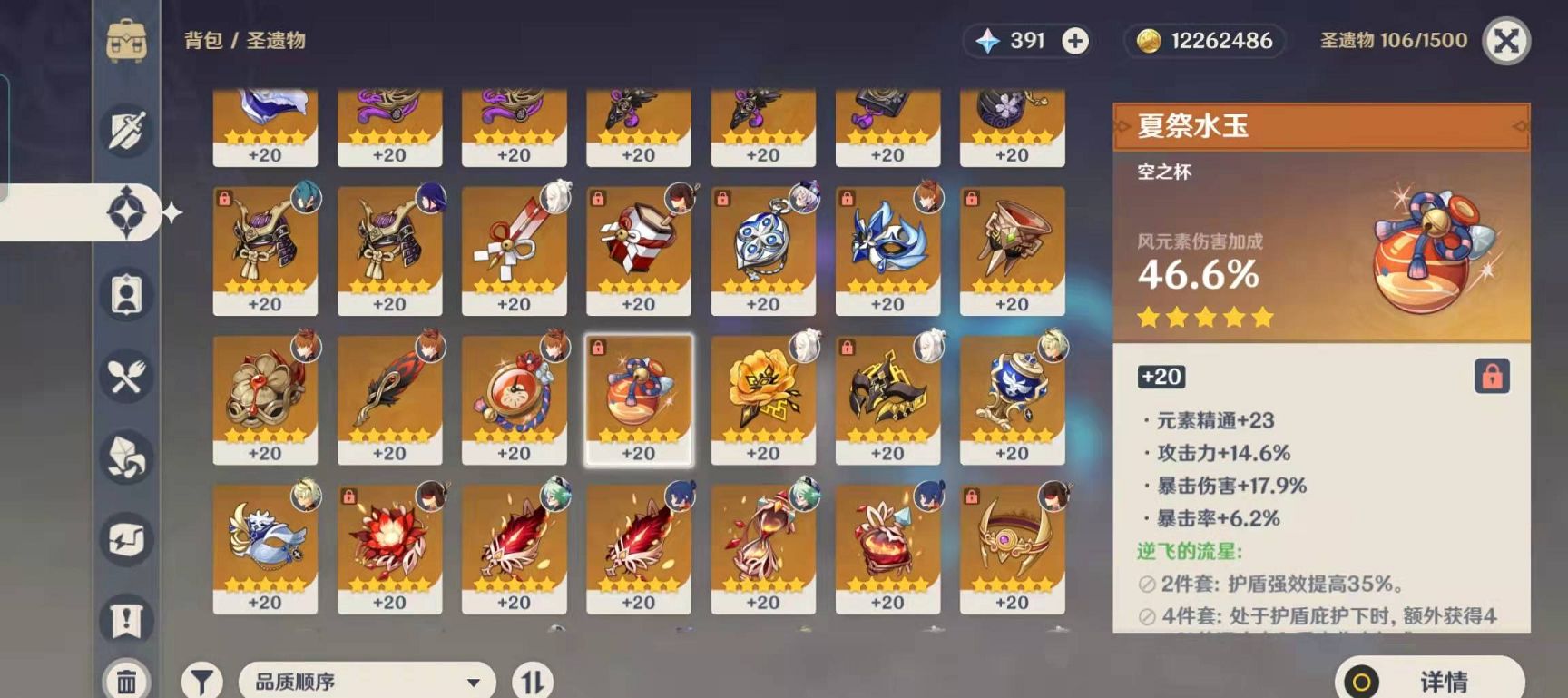Select the red lotus flower artifact
This screenshot has height=698, width=1568.
pyautogui.click(x=389, y=547)
